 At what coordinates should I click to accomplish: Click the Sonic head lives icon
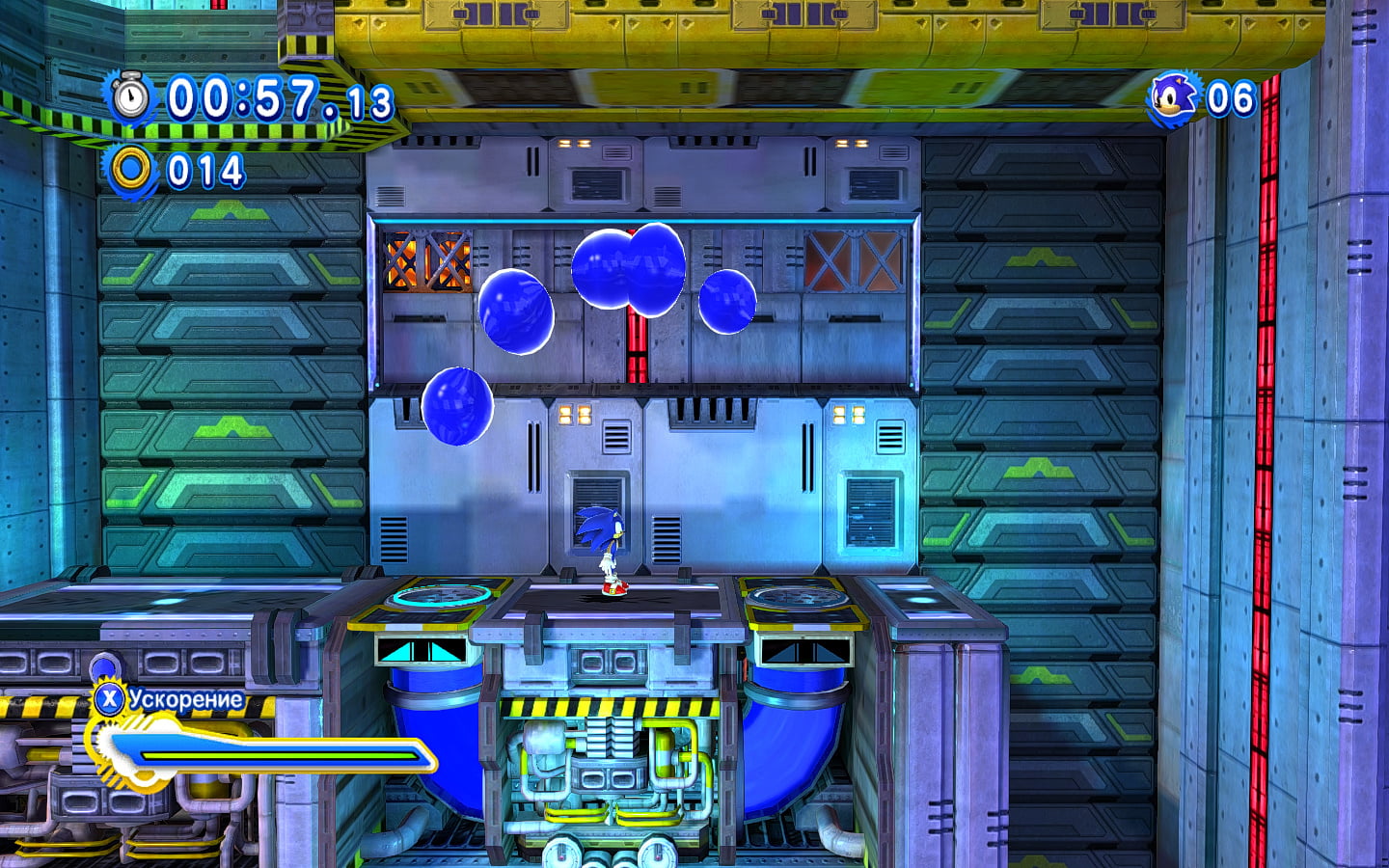[x=1173, y=98]
